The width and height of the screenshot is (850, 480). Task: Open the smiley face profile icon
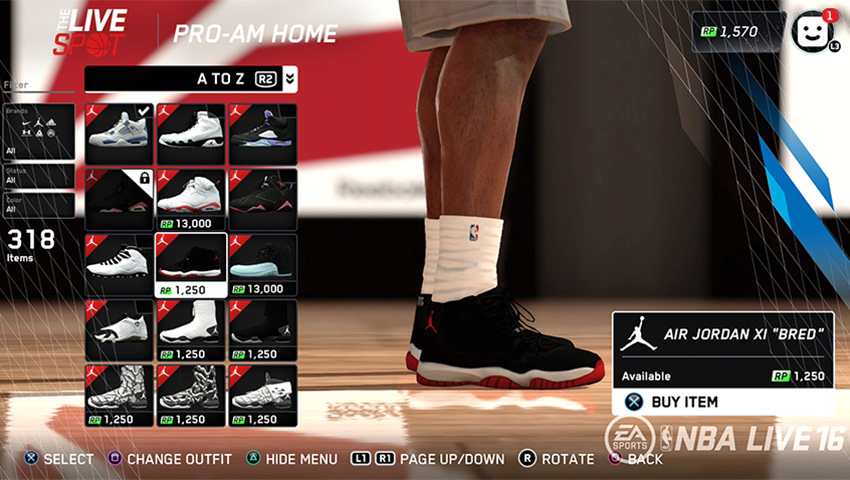pos(812,31)
